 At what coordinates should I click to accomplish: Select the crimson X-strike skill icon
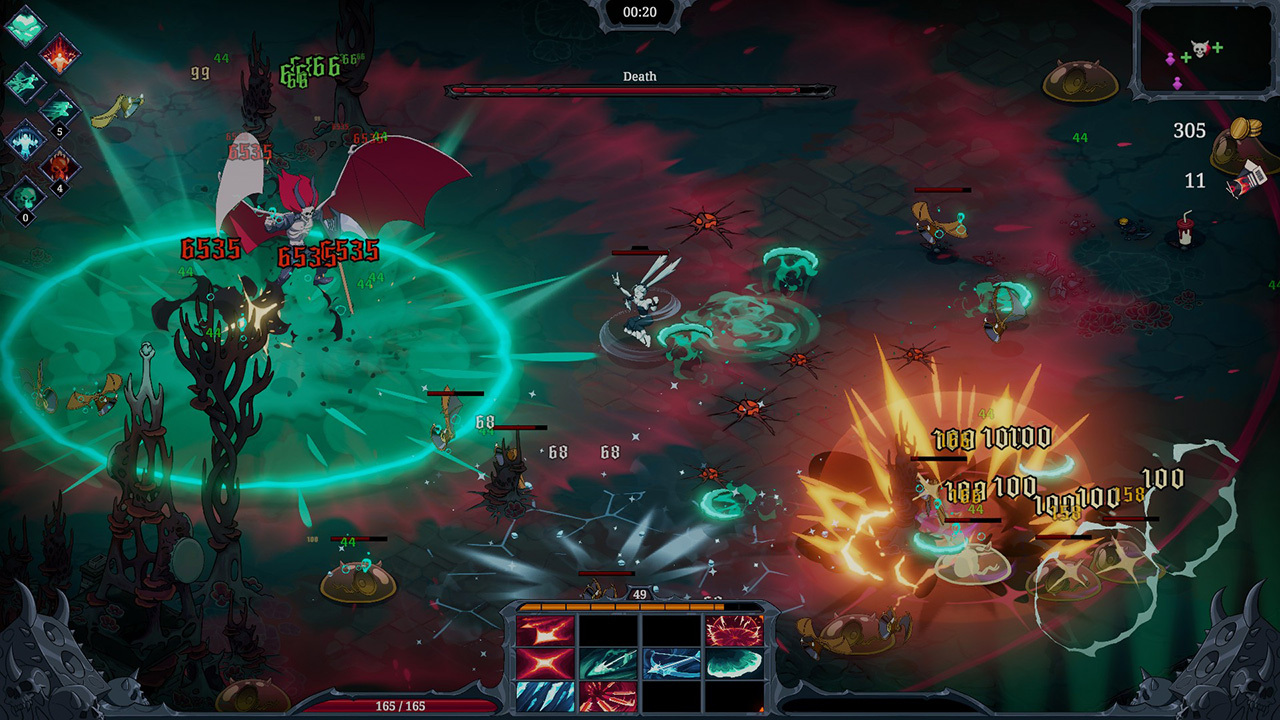click(x=545, y=665)
